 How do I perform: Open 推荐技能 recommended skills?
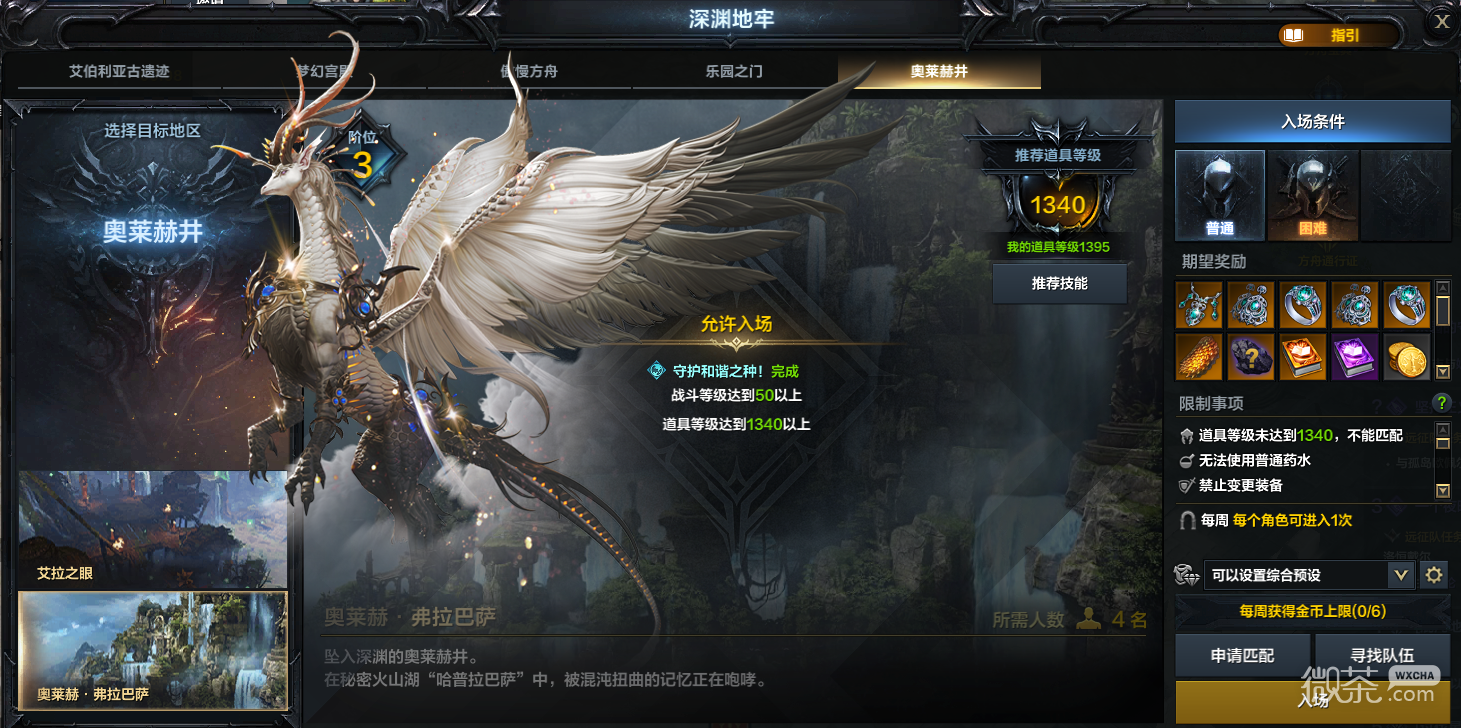1059,284
